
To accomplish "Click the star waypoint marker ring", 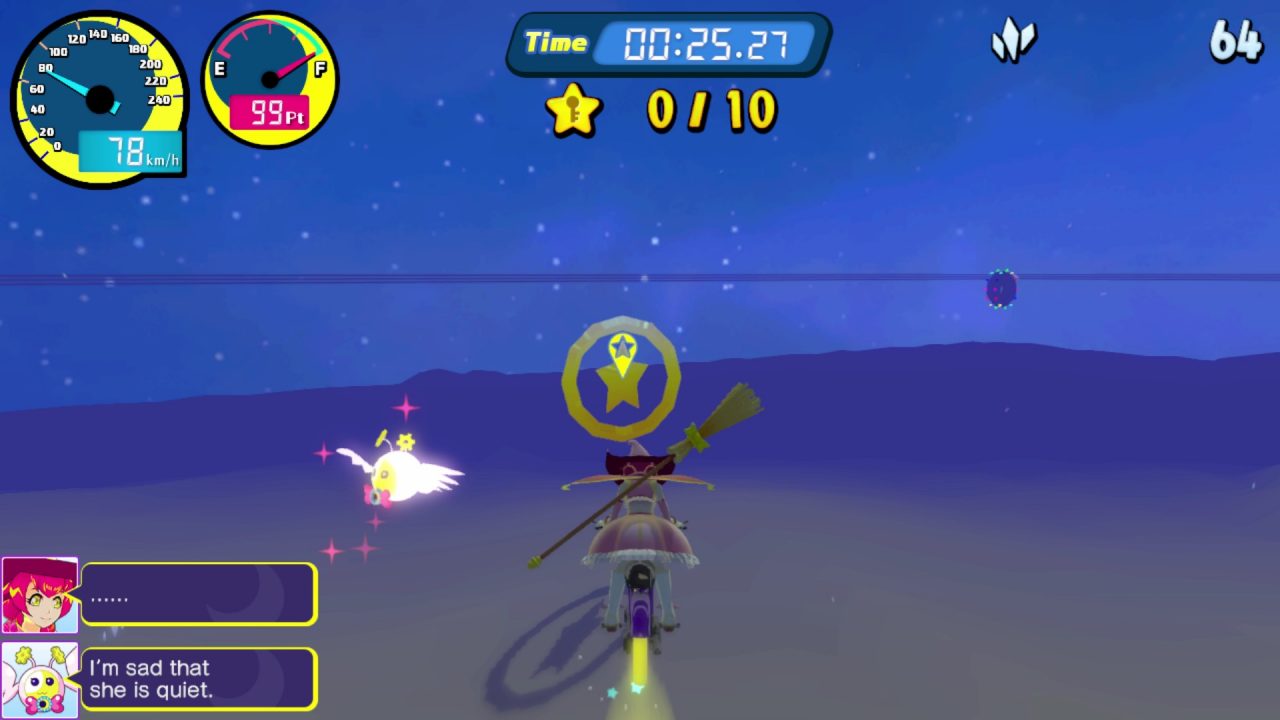I will [621, 378].
